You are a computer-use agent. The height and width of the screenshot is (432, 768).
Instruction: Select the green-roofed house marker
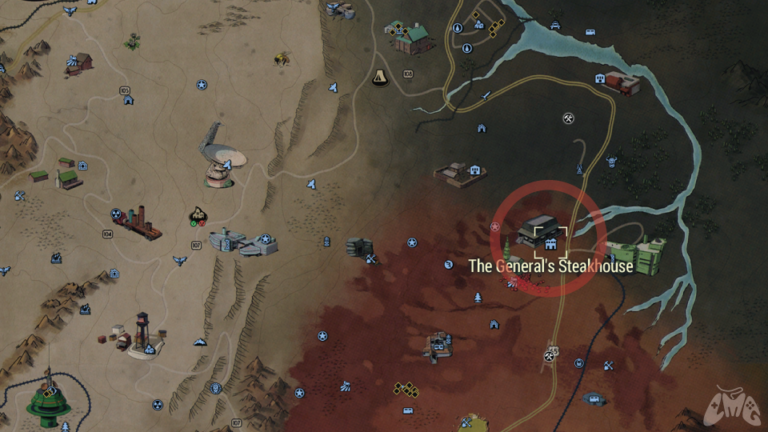[412, 38]
